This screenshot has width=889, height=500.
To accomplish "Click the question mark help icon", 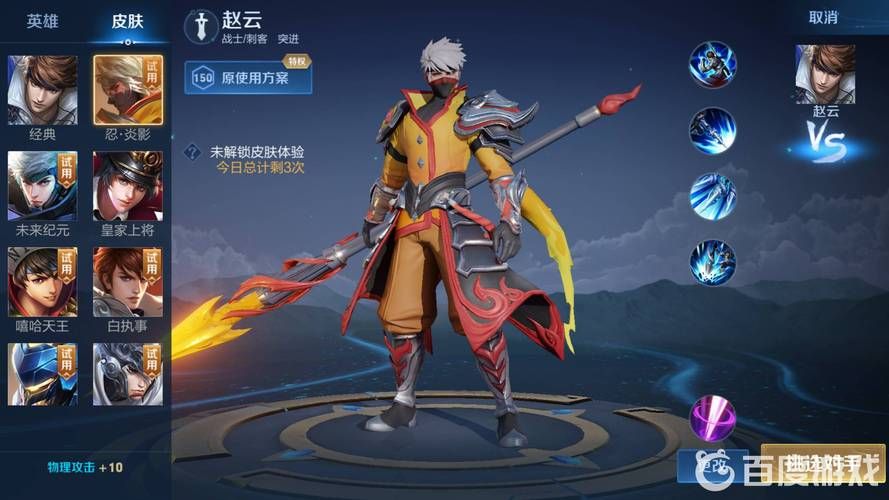I will tap(193, 153).
